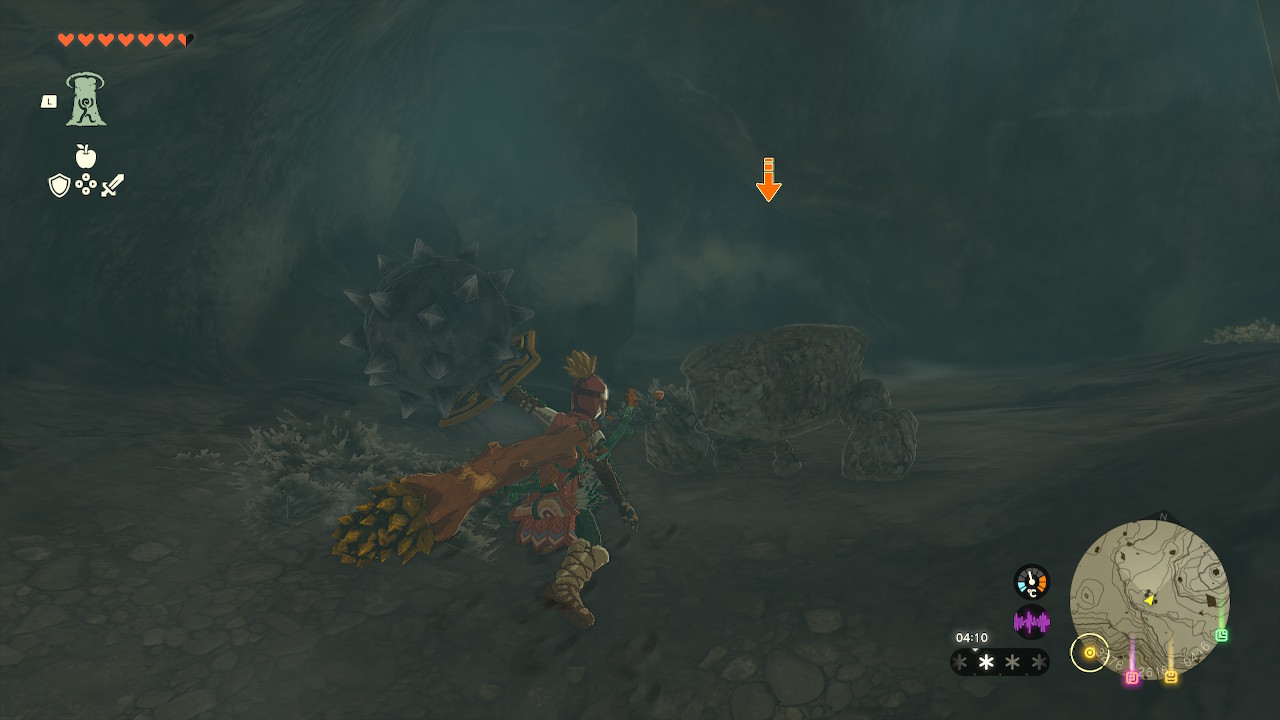The width and height of the screenshot is (1280, 720).
Task: Select the shield equipment icon
Action: coord(58,185)
